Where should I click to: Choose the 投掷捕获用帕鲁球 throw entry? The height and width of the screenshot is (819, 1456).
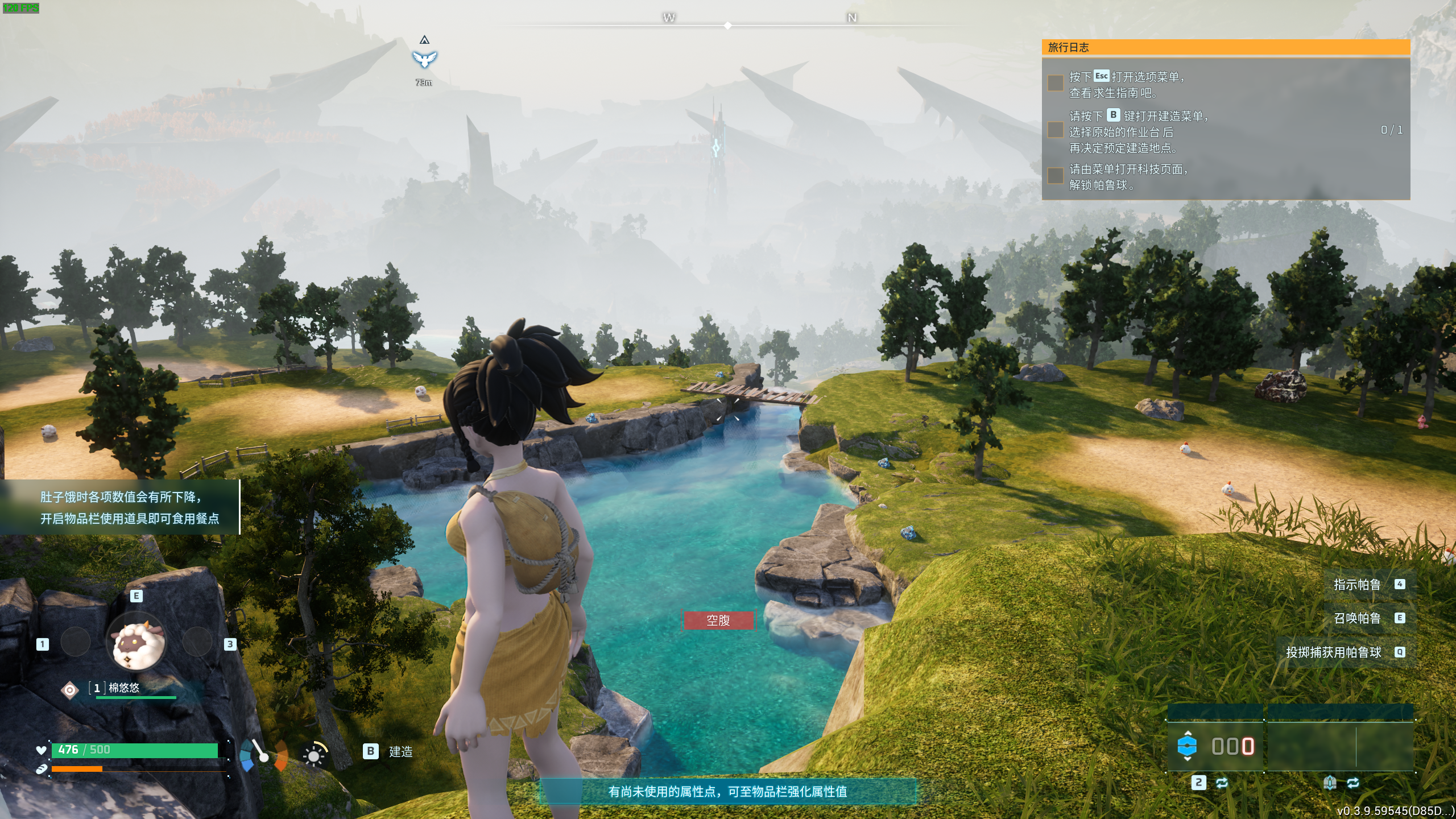pyautogui.click(x=1333, y=652)
